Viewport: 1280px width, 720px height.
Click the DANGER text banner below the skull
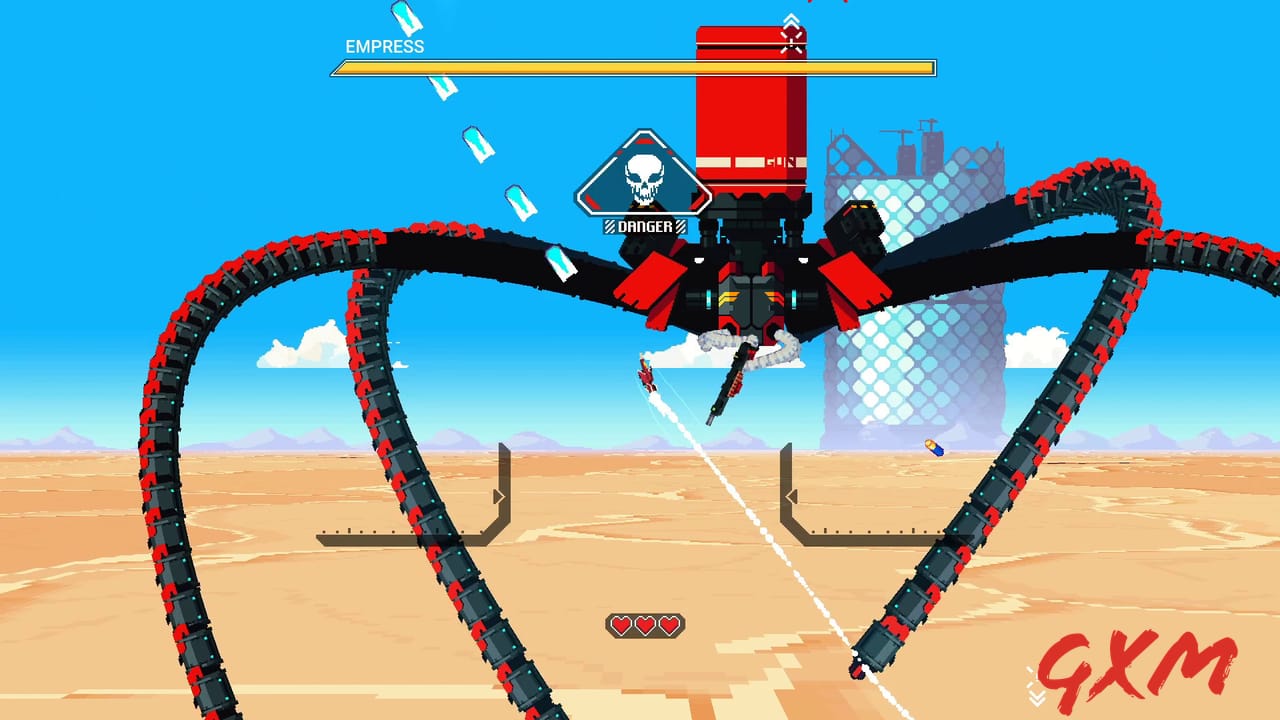(645, 227)
